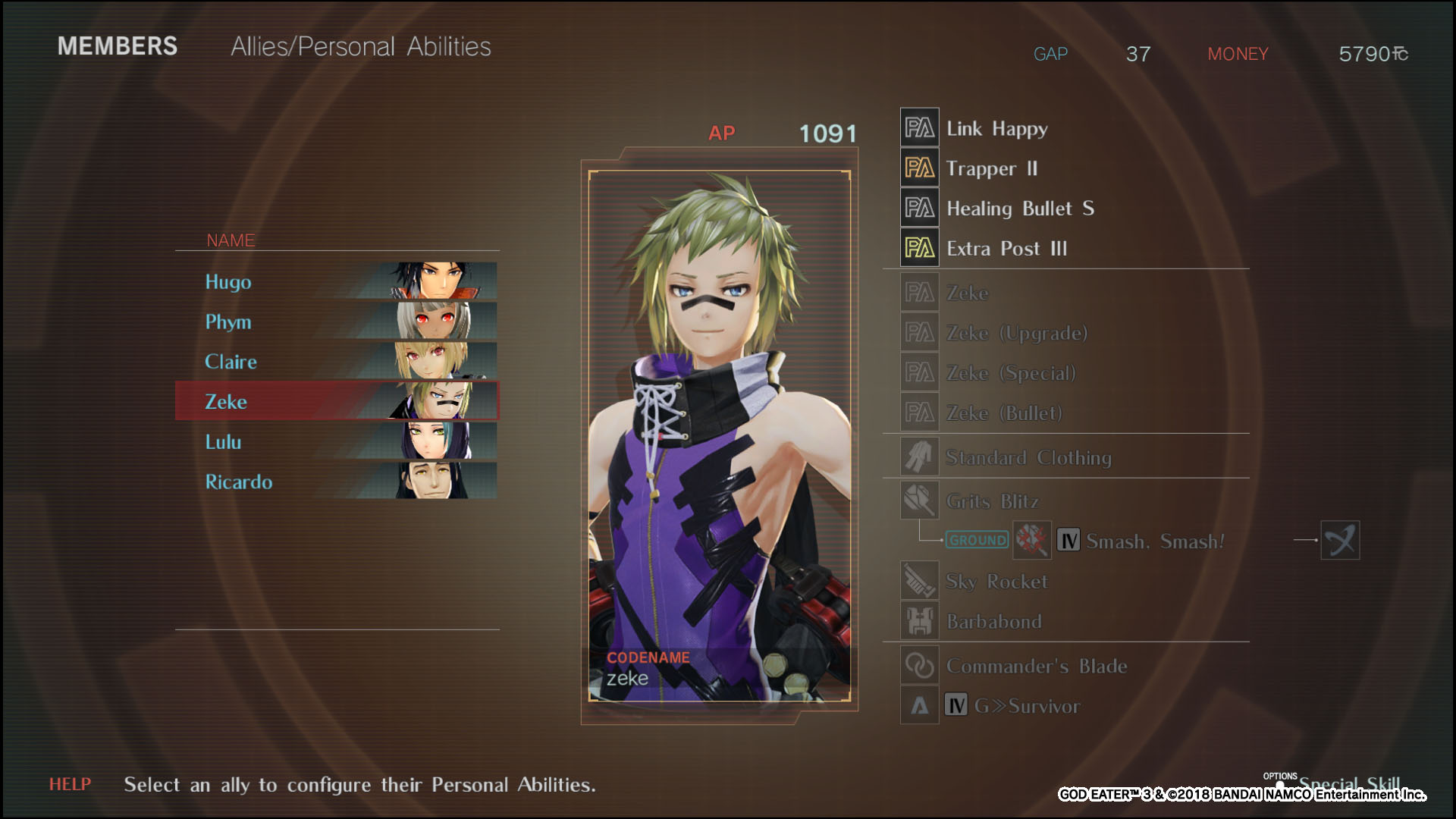Select the highlighted Zeke row
The width and height of the screenshot is (1456, 819).
coord(336,401)
